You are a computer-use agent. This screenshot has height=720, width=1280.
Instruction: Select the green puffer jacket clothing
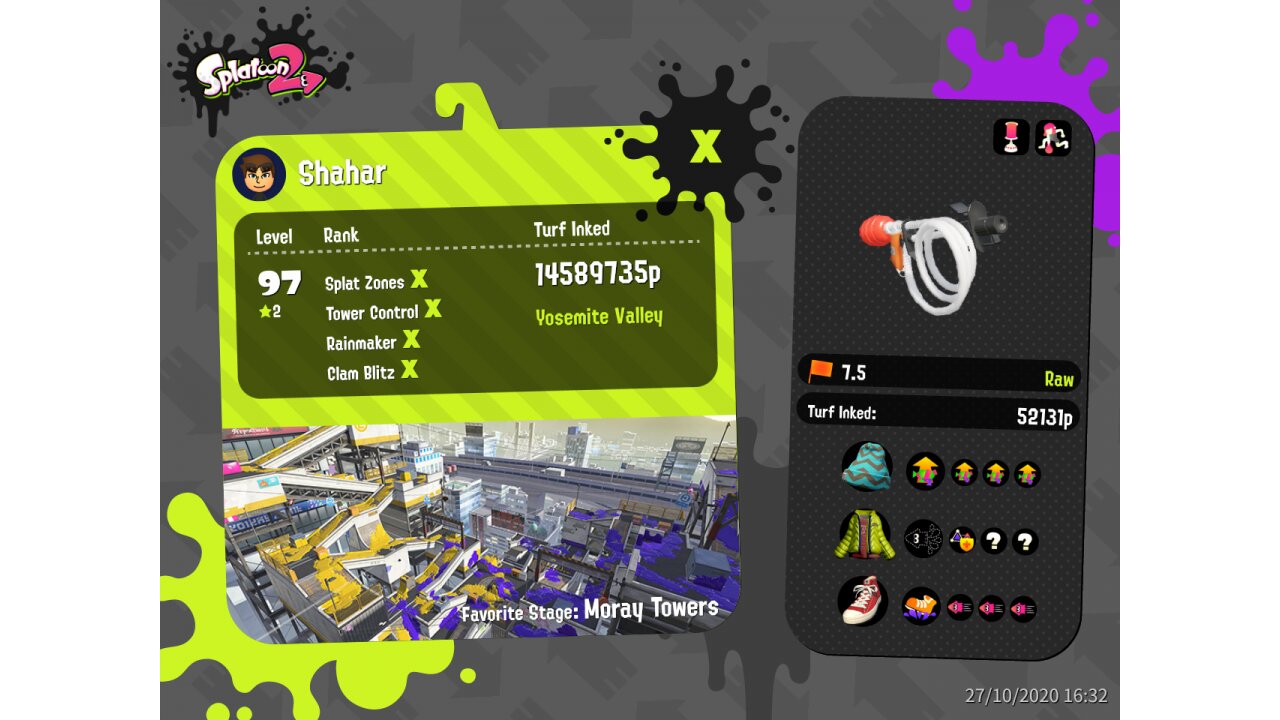click(865, 535)
